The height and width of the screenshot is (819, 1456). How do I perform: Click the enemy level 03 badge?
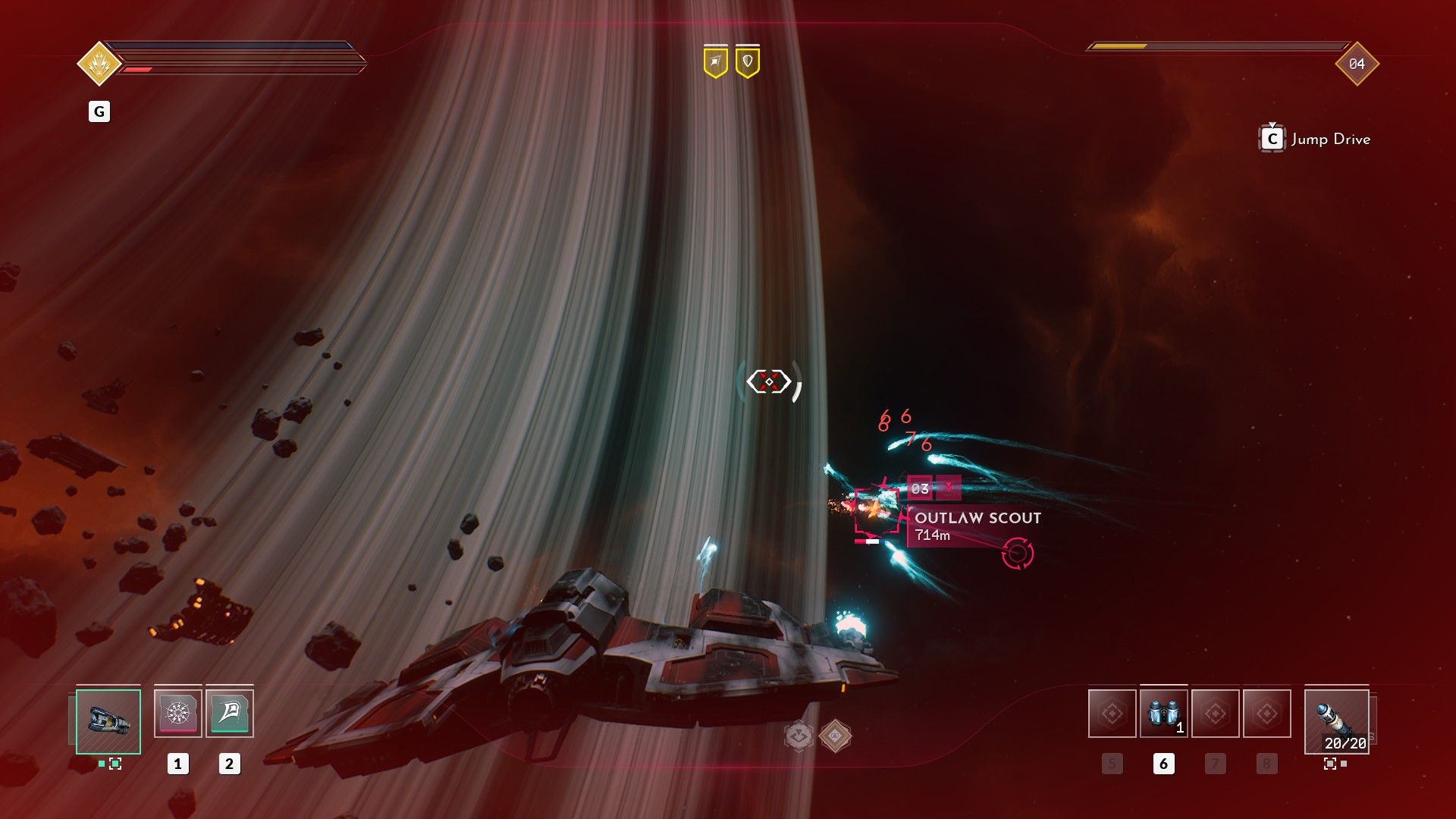(920, 488)
